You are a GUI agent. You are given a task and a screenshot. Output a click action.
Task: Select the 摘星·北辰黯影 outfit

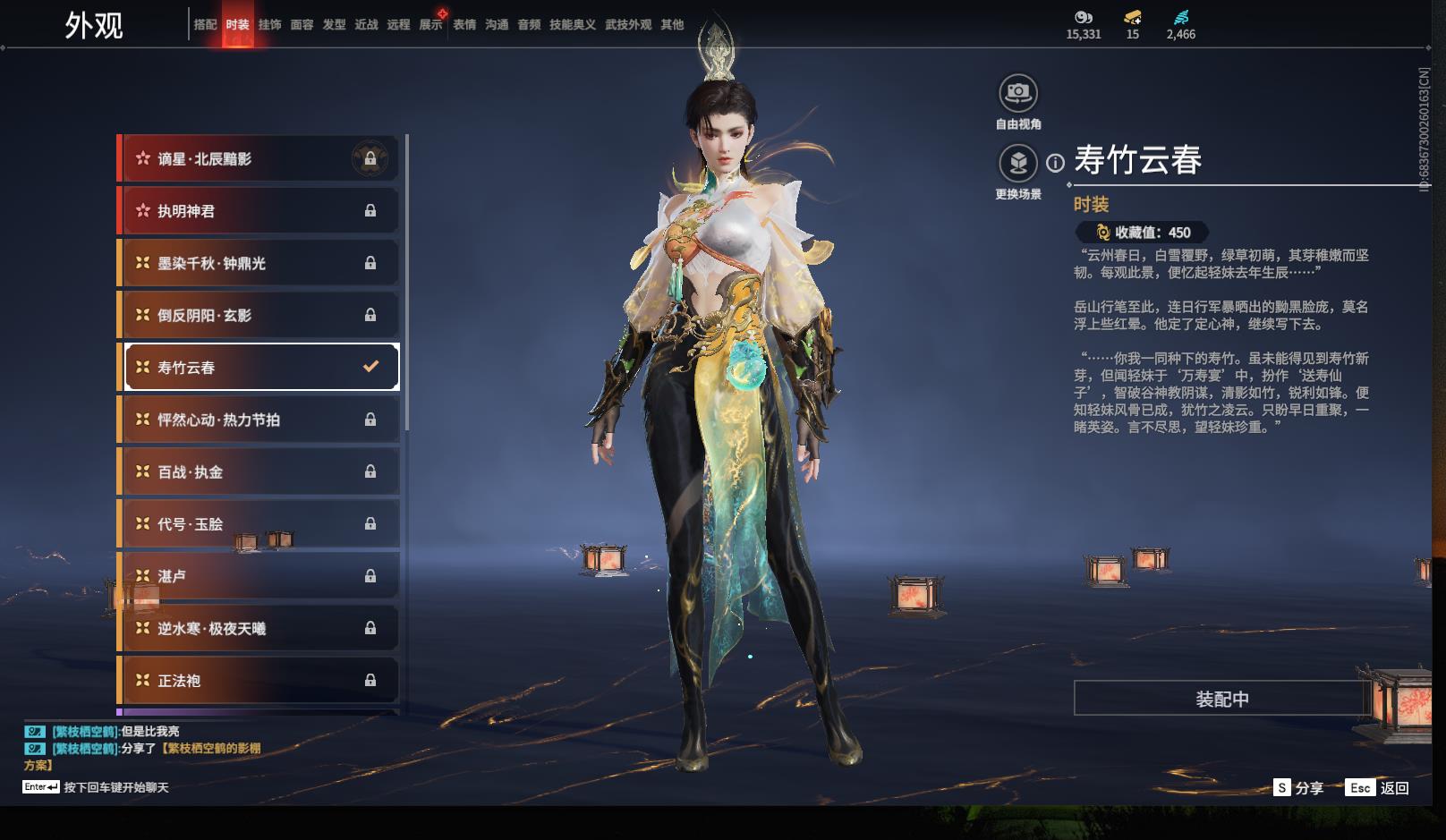click(x=259, y=159)
